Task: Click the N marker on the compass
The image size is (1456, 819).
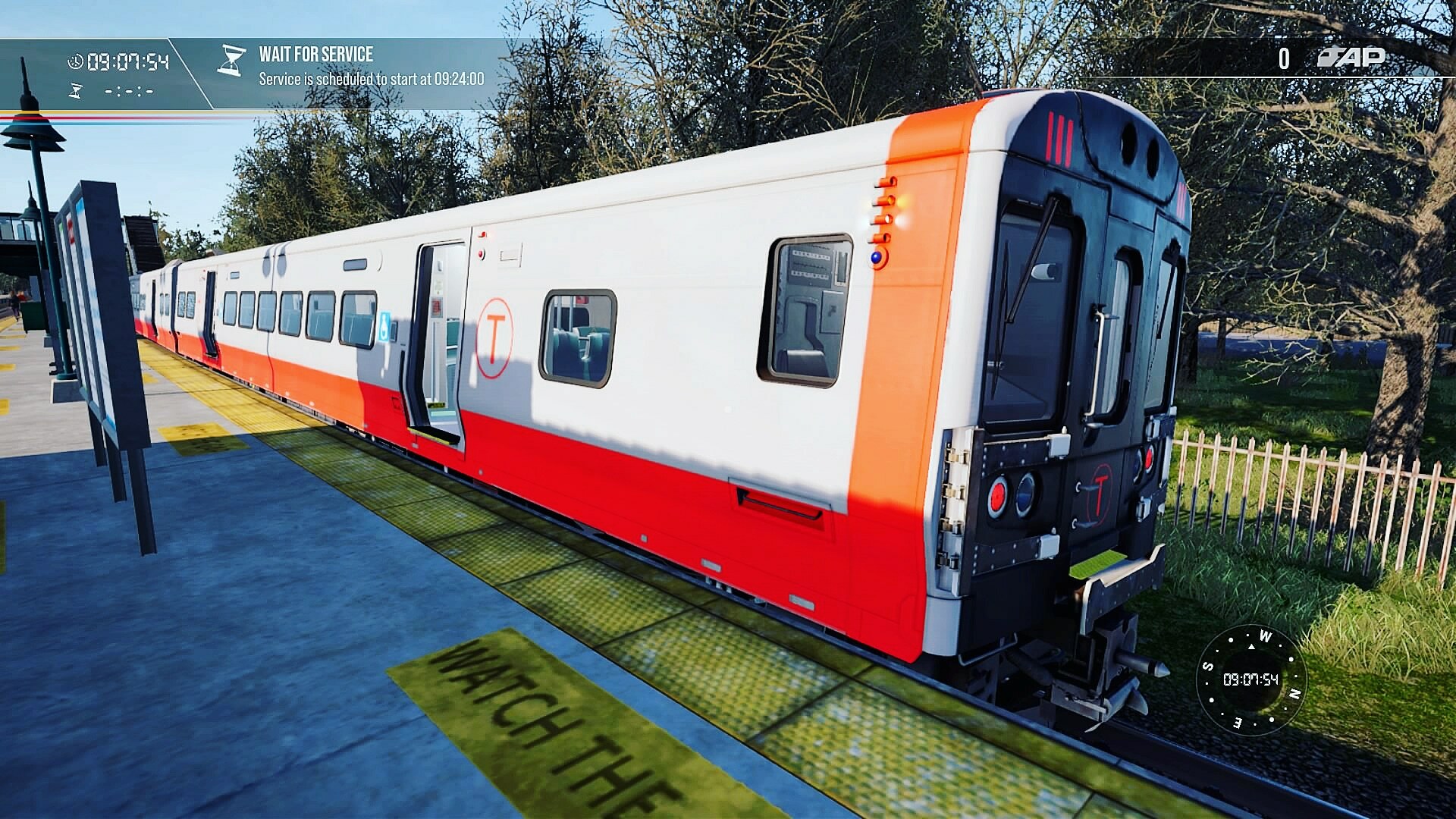Action: tap(1294, 693)
